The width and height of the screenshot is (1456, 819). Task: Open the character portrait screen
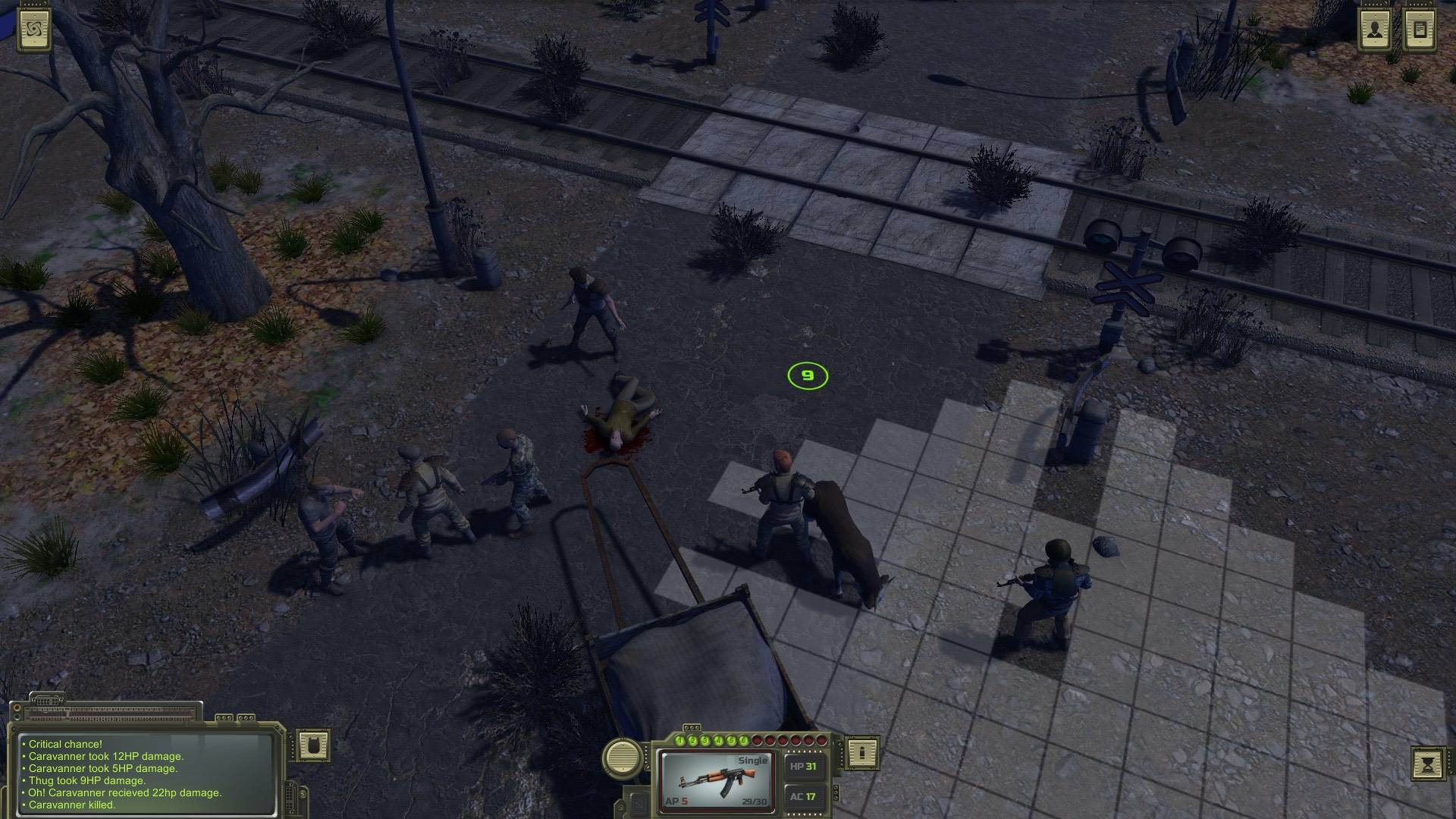[x=1375, y=30]
